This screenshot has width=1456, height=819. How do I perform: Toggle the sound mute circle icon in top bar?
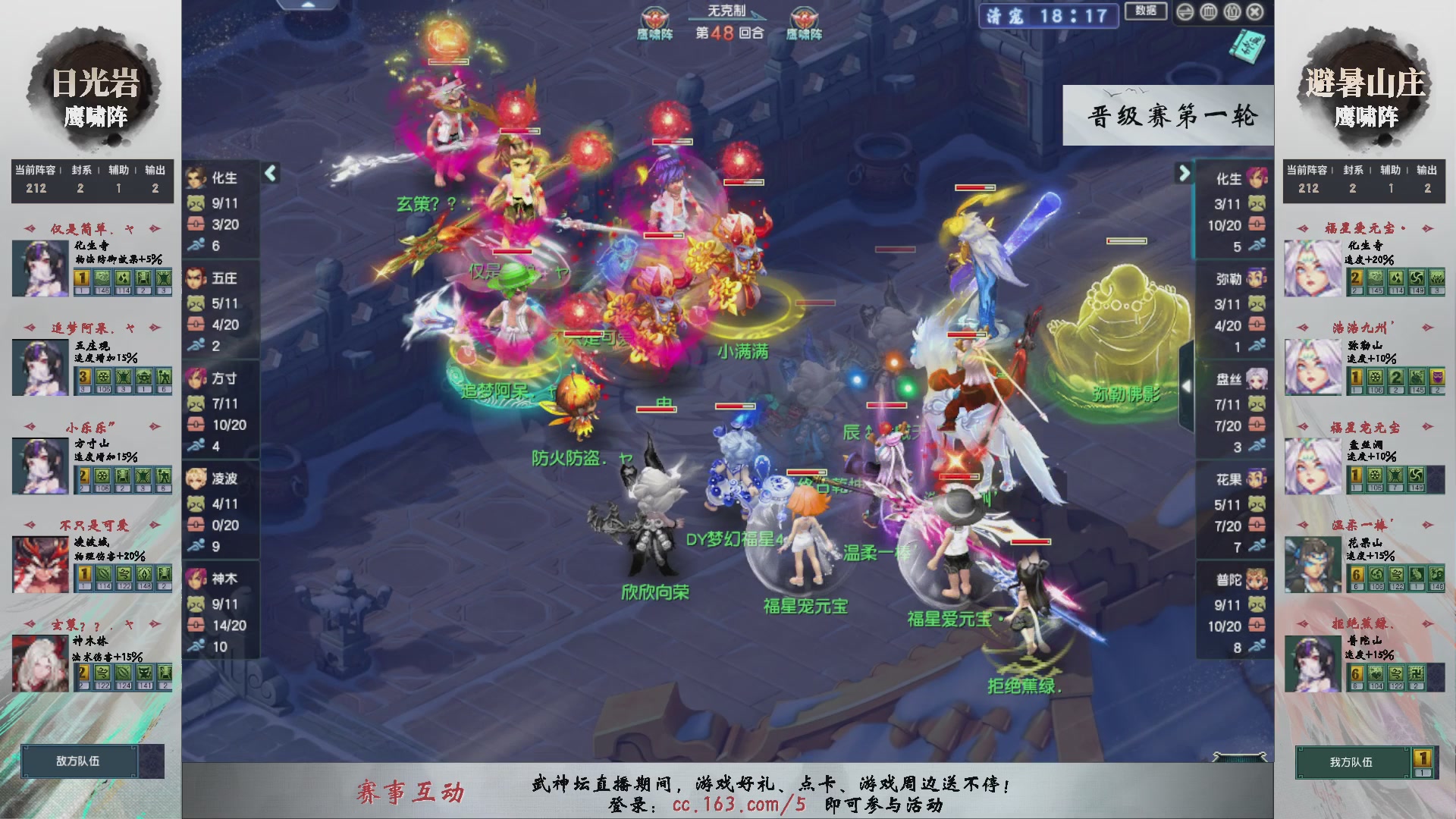pos(1185,12)
